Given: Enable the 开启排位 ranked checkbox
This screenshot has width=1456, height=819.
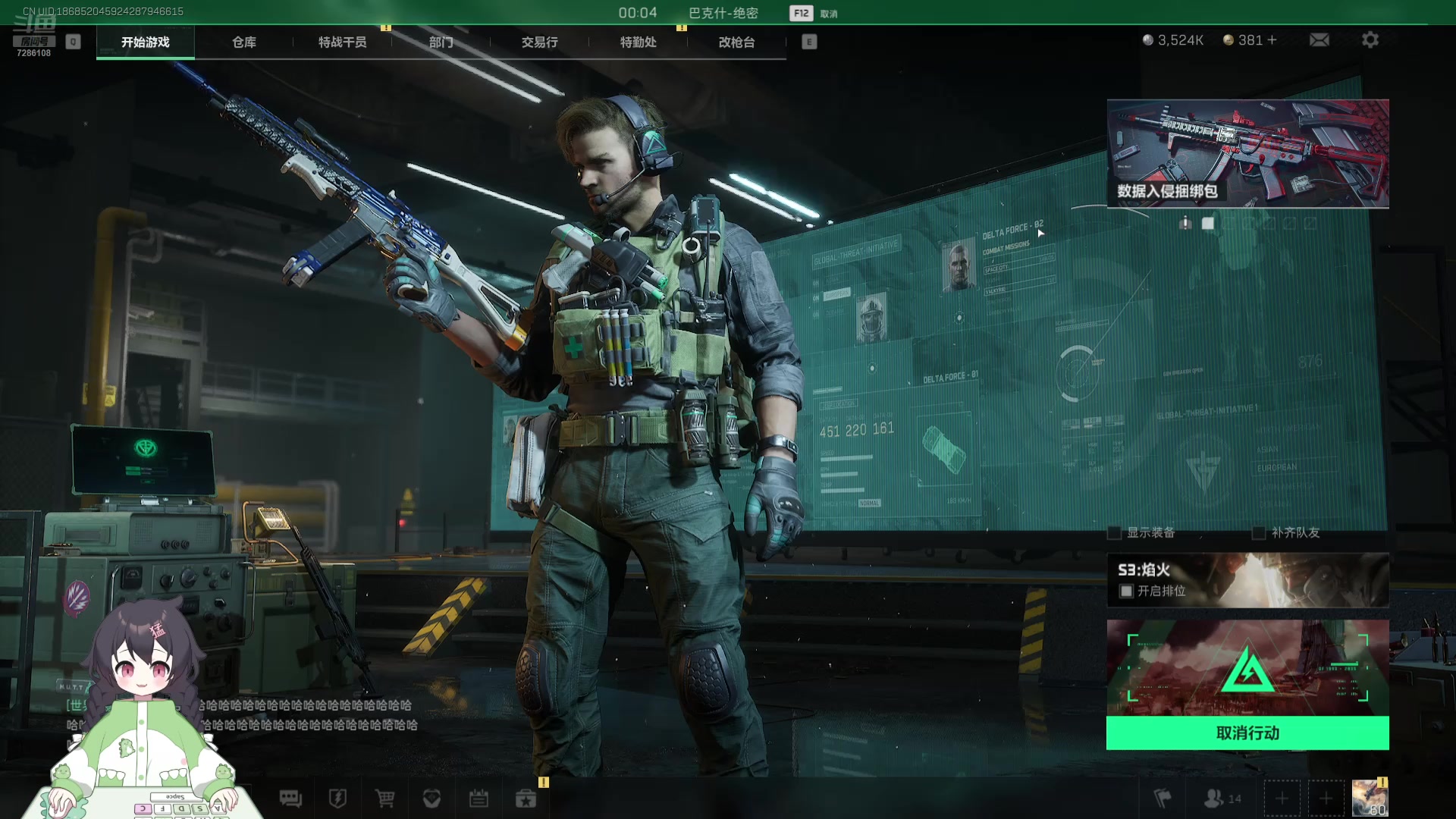Looking at the screenshot, I should coord(1127,591).
